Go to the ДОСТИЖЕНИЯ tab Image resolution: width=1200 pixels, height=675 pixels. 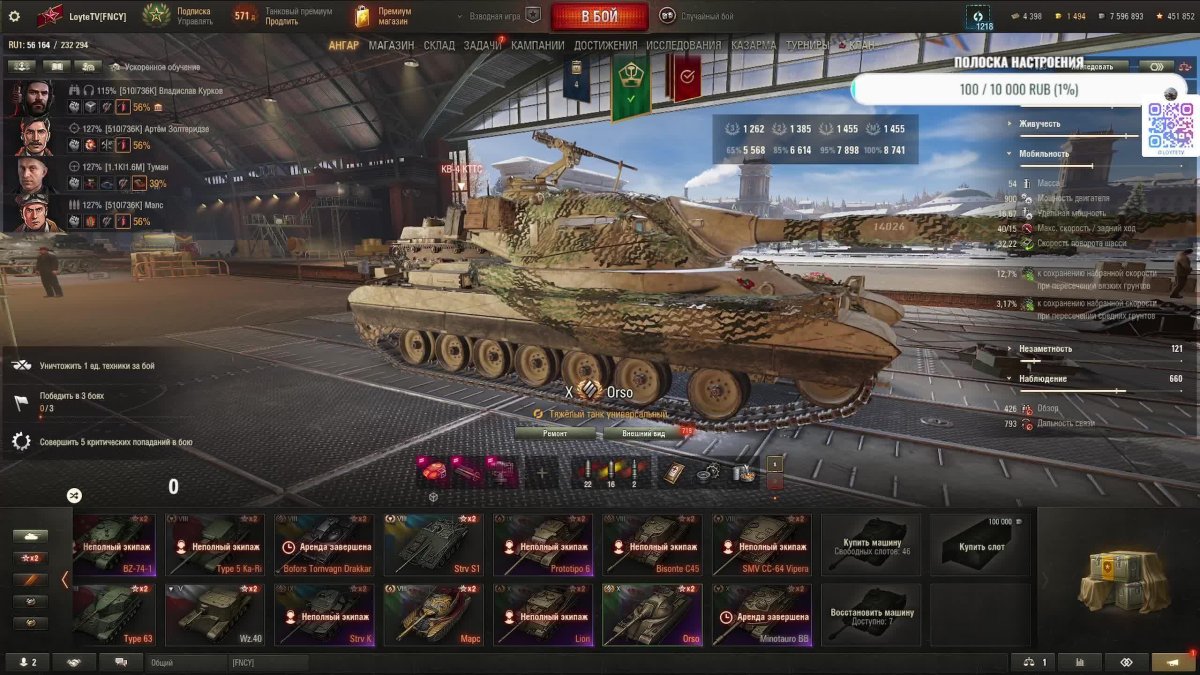coord(606,45)
